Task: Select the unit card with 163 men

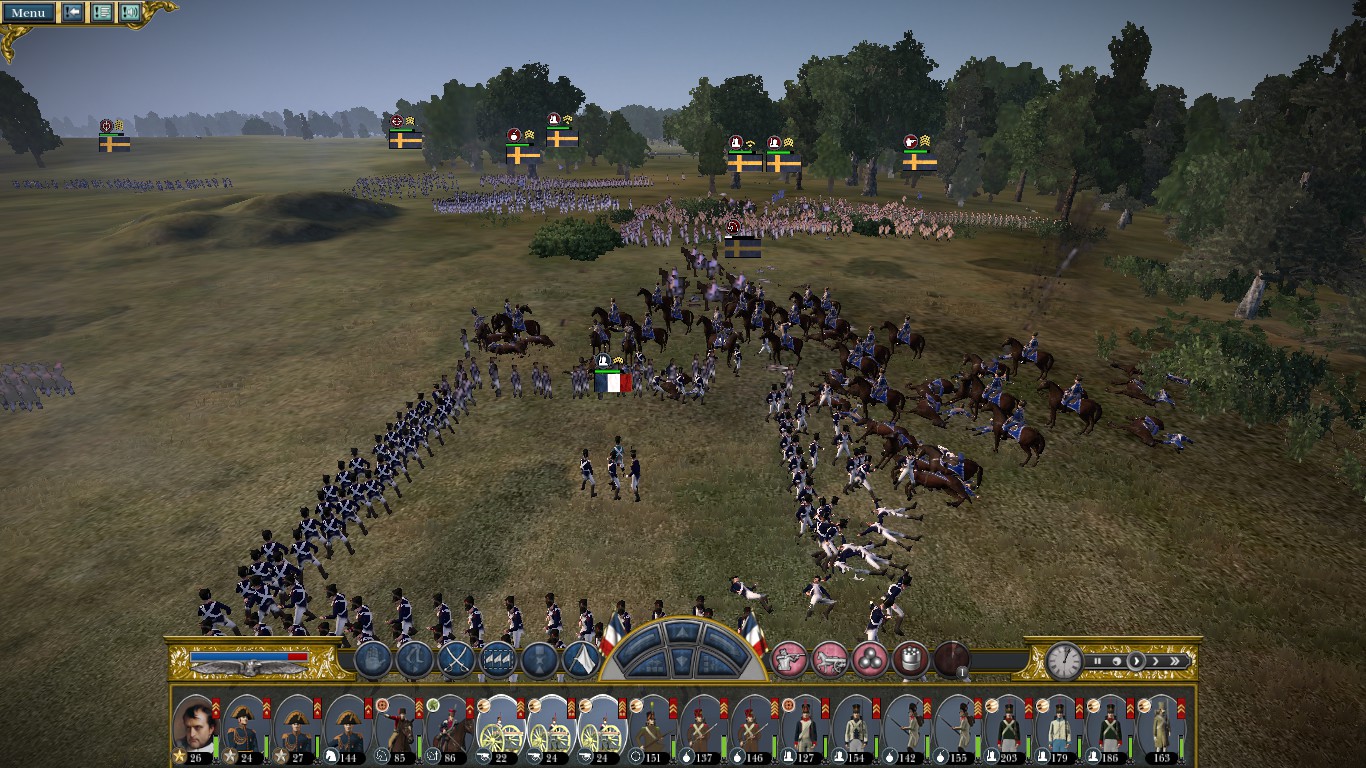Action: click(1161, 727)
